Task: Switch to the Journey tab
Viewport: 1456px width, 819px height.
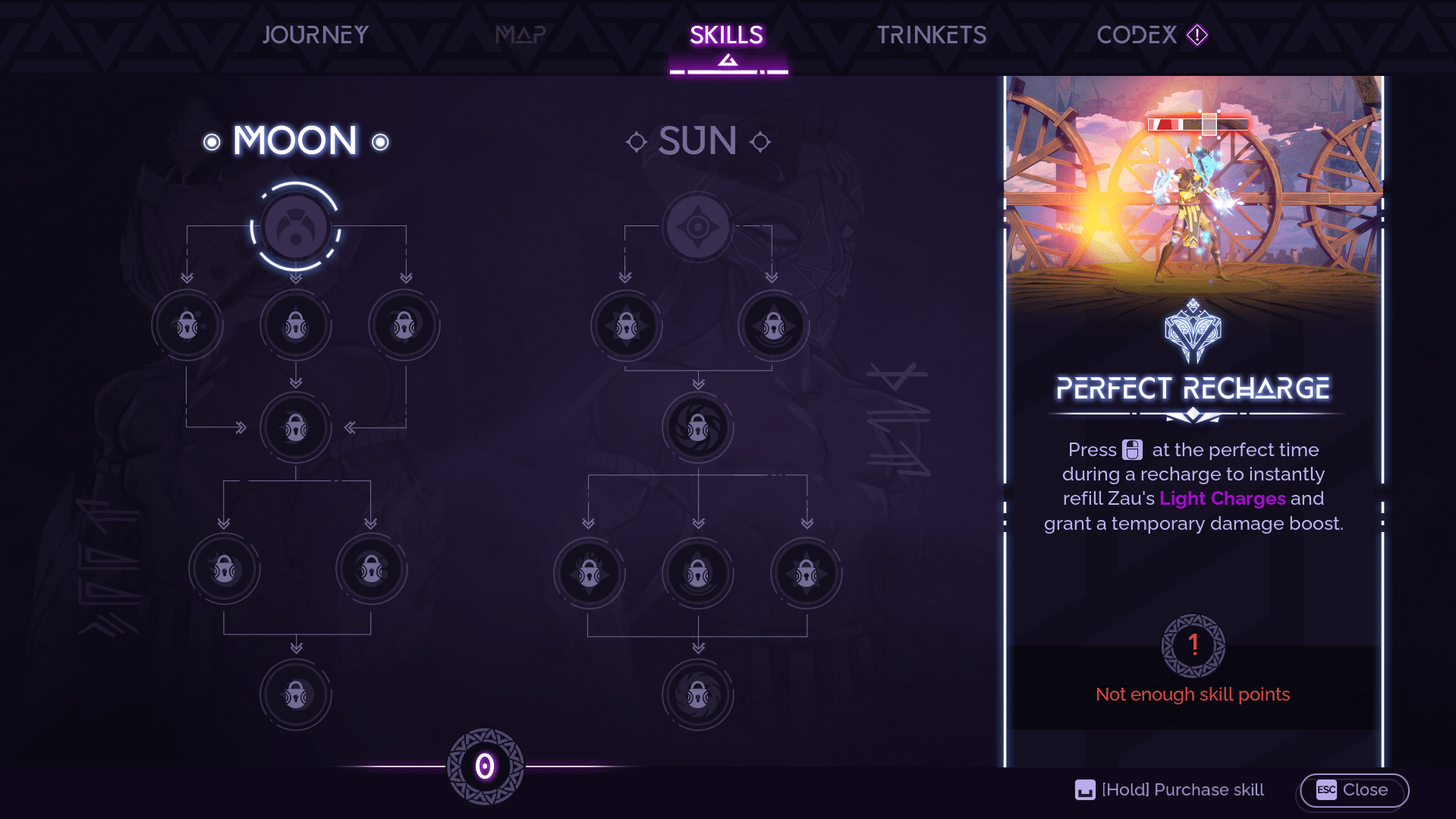Action: [315, 35]
